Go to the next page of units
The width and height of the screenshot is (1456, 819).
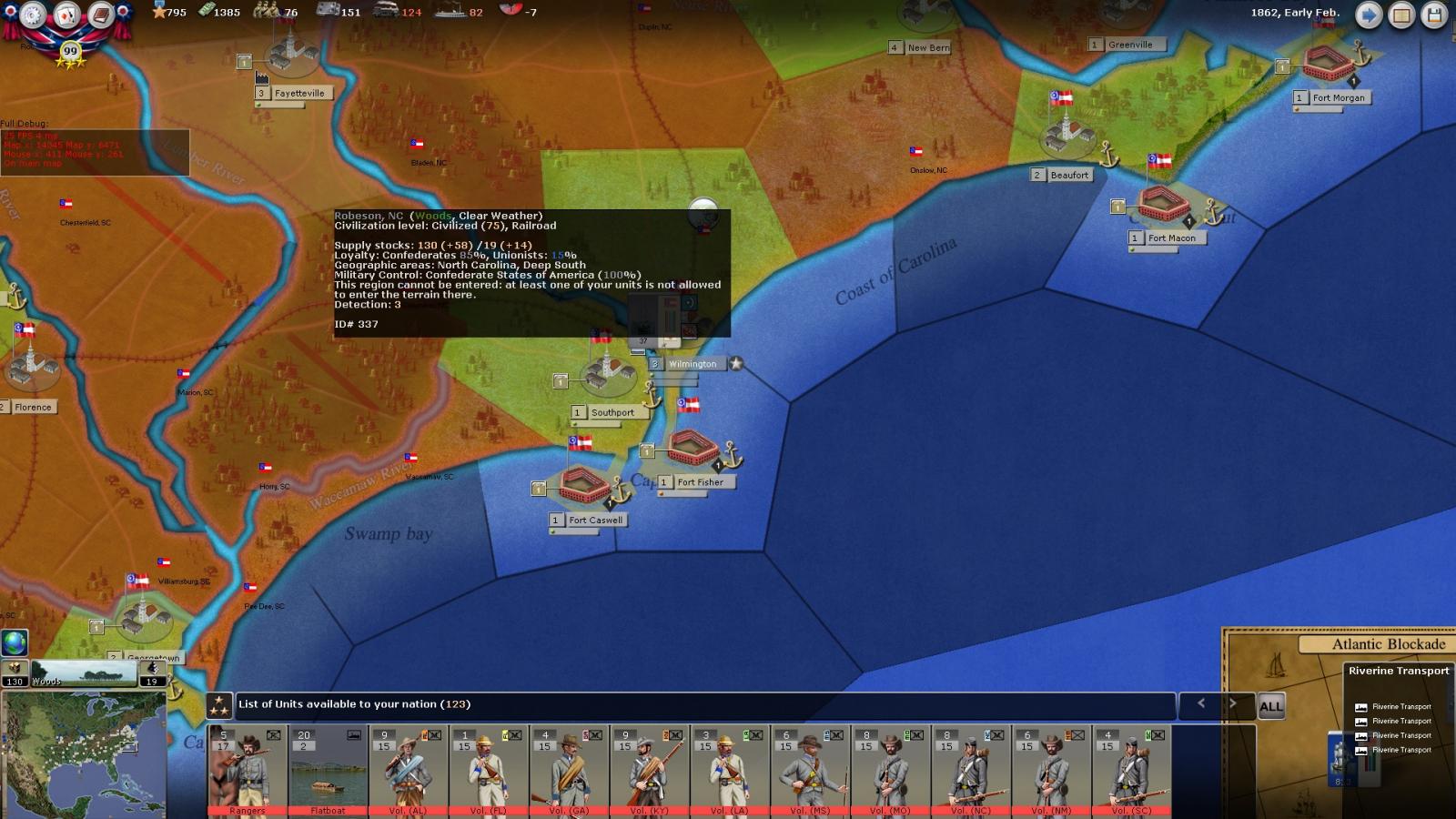pyautogui.click(x=1233, y=703)
